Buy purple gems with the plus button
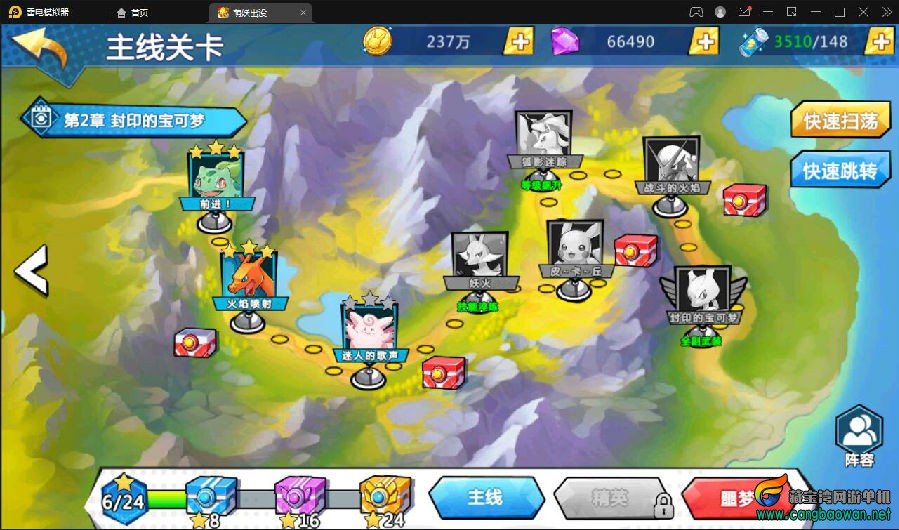Image resolution: width=899 pixels, height=530 pixels. [x=705, y=41]
